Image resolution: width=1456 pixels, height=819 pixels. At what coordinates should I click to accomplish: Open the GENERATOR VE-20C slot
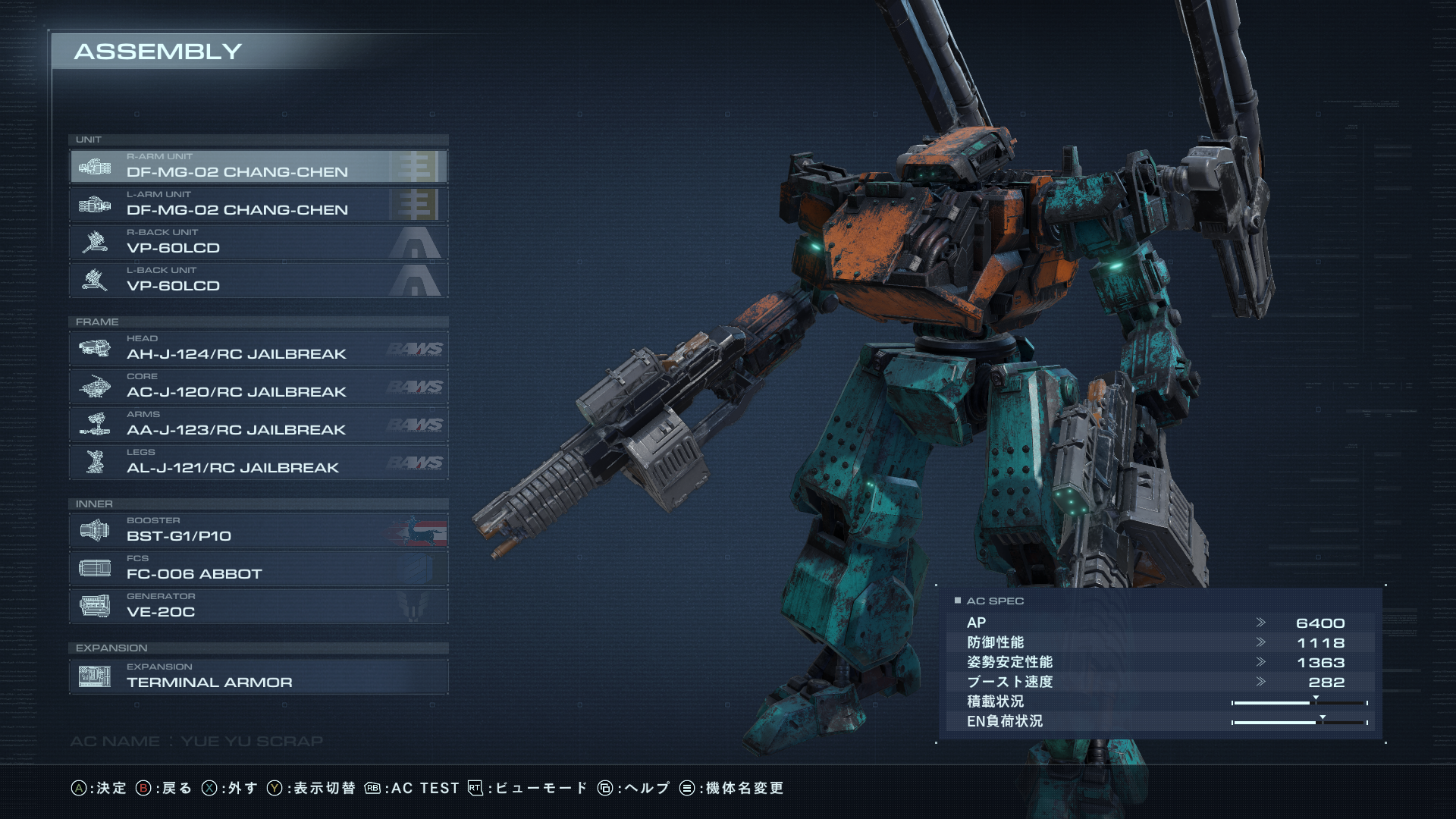tap(258, 606)
